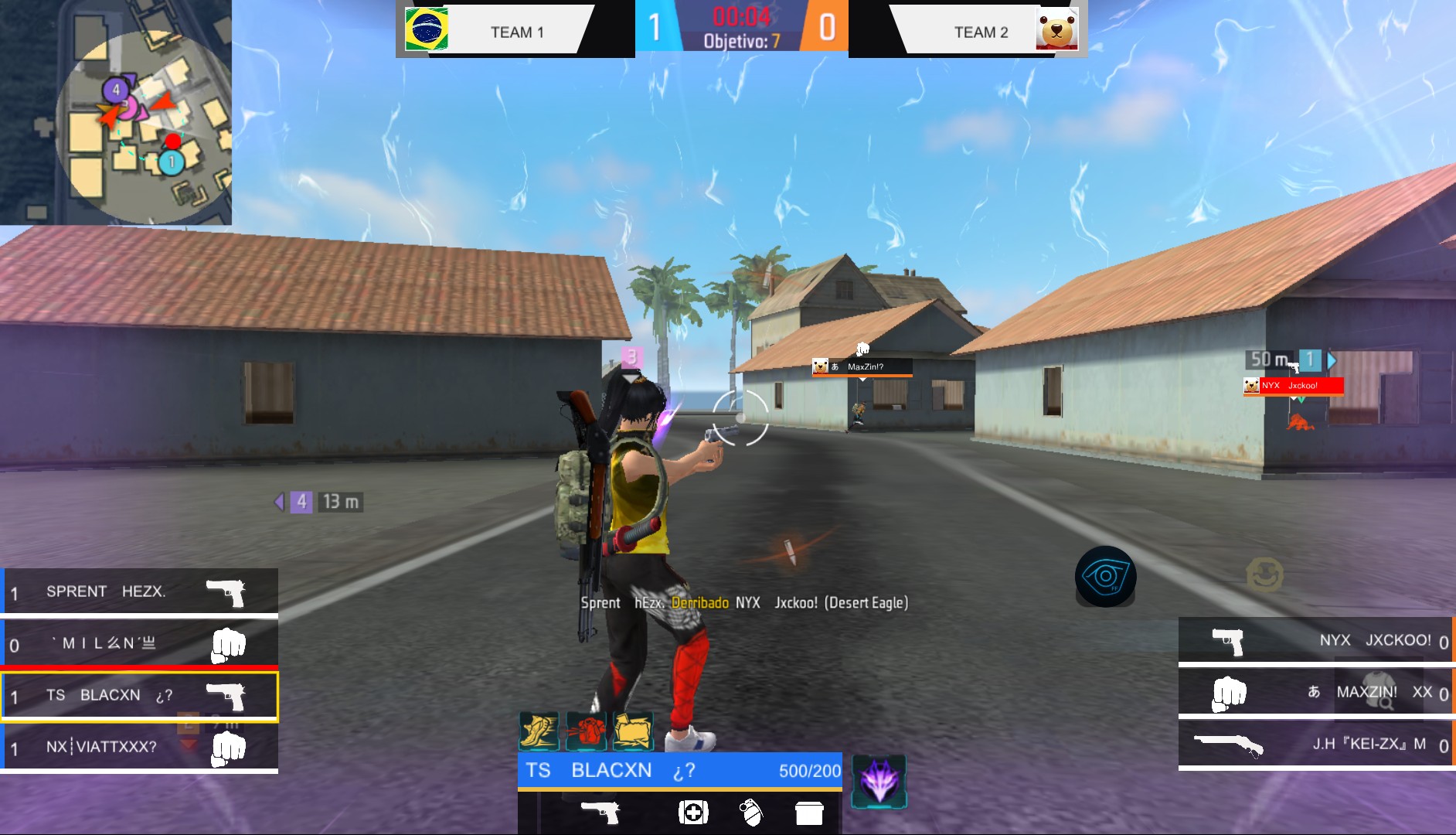Select the TS BLACXN entry in the left scoreboard
This screenshot has height=835, width=1456.
(x=139, y=694)
